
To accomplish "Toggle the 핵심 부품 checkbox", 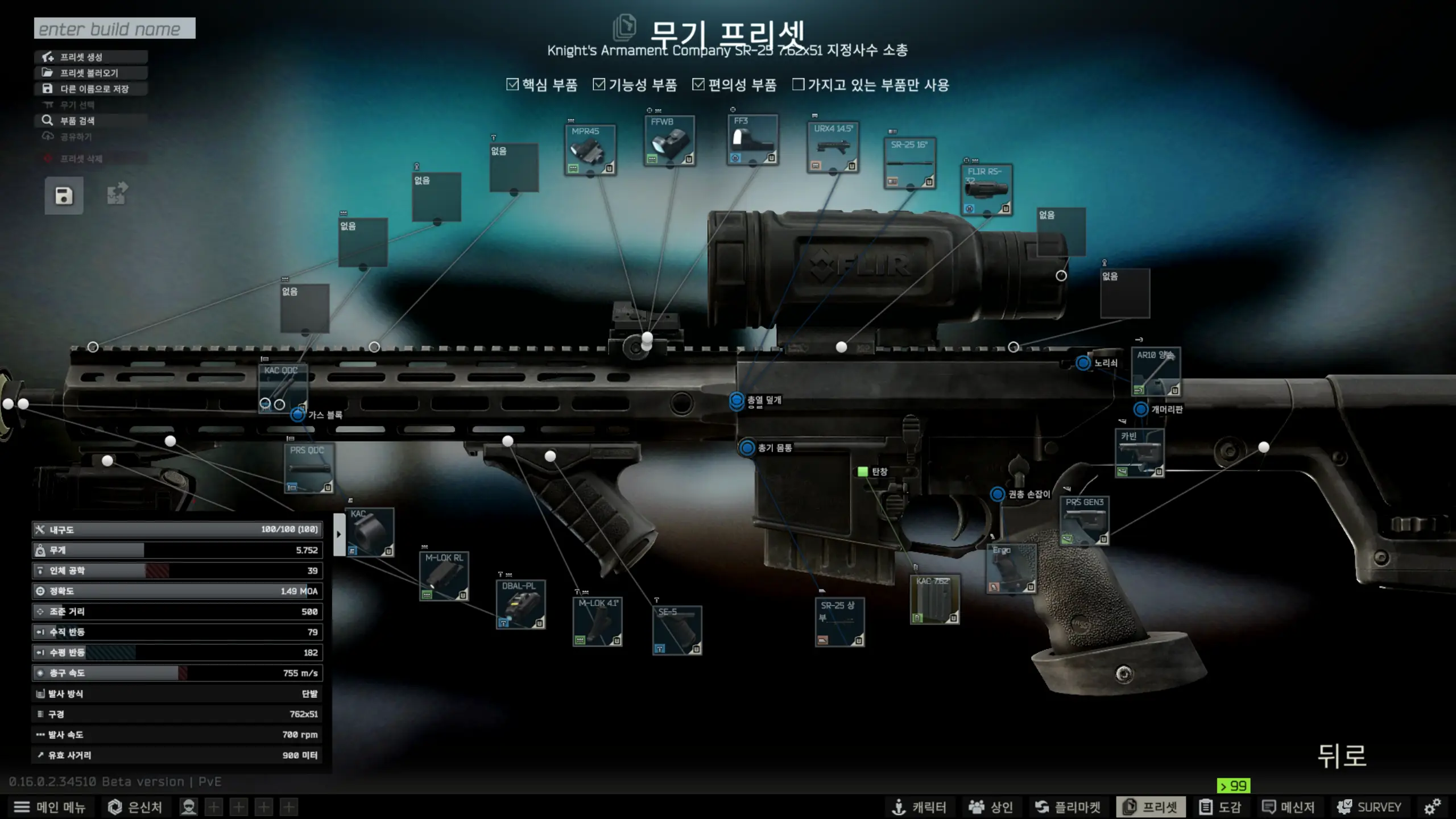I will coord(512,85).
